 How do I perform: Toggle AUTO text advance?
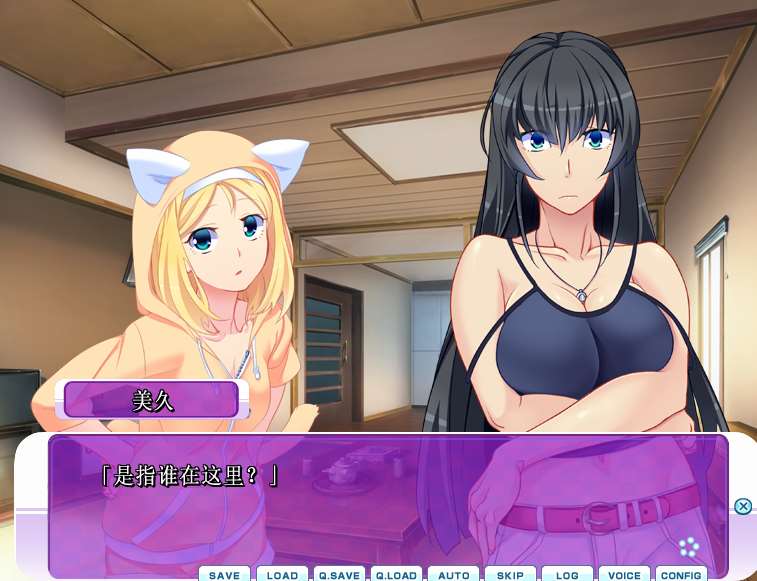[453, 574]
